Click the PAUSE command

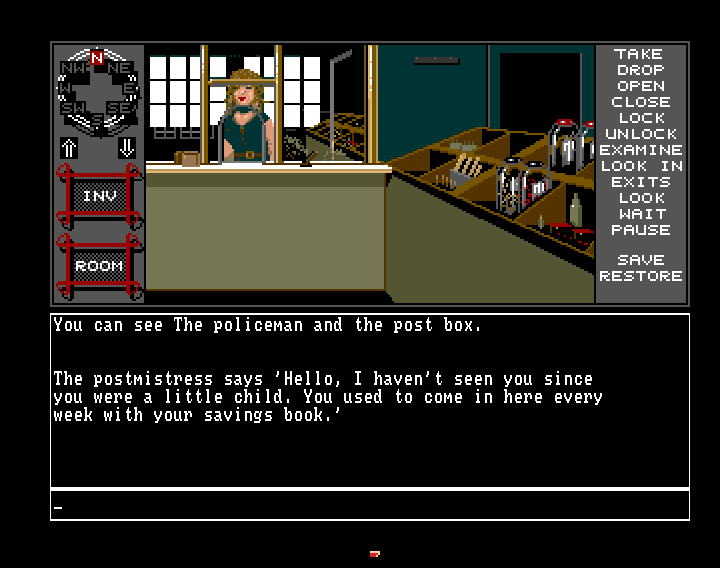click(x=640, y=230)
